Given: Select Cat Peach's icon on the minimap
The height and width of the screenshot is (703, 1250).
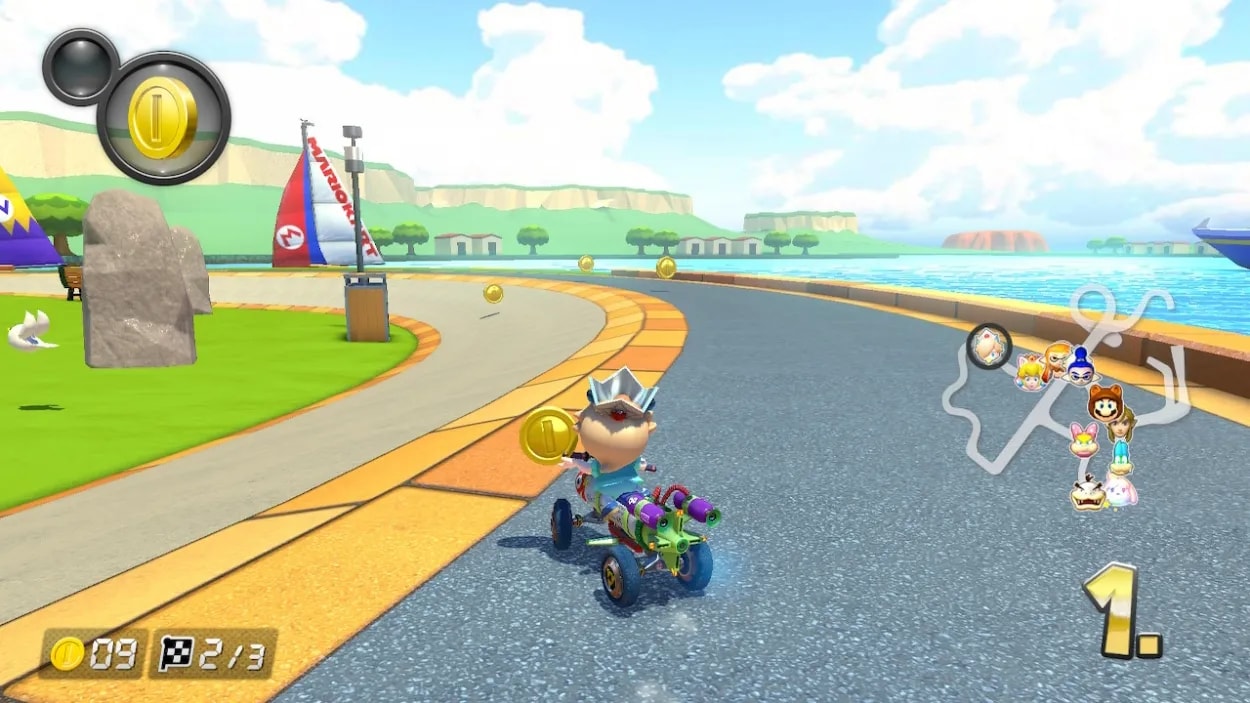Looking at the screenshot, I should (x=1029, y=372).
